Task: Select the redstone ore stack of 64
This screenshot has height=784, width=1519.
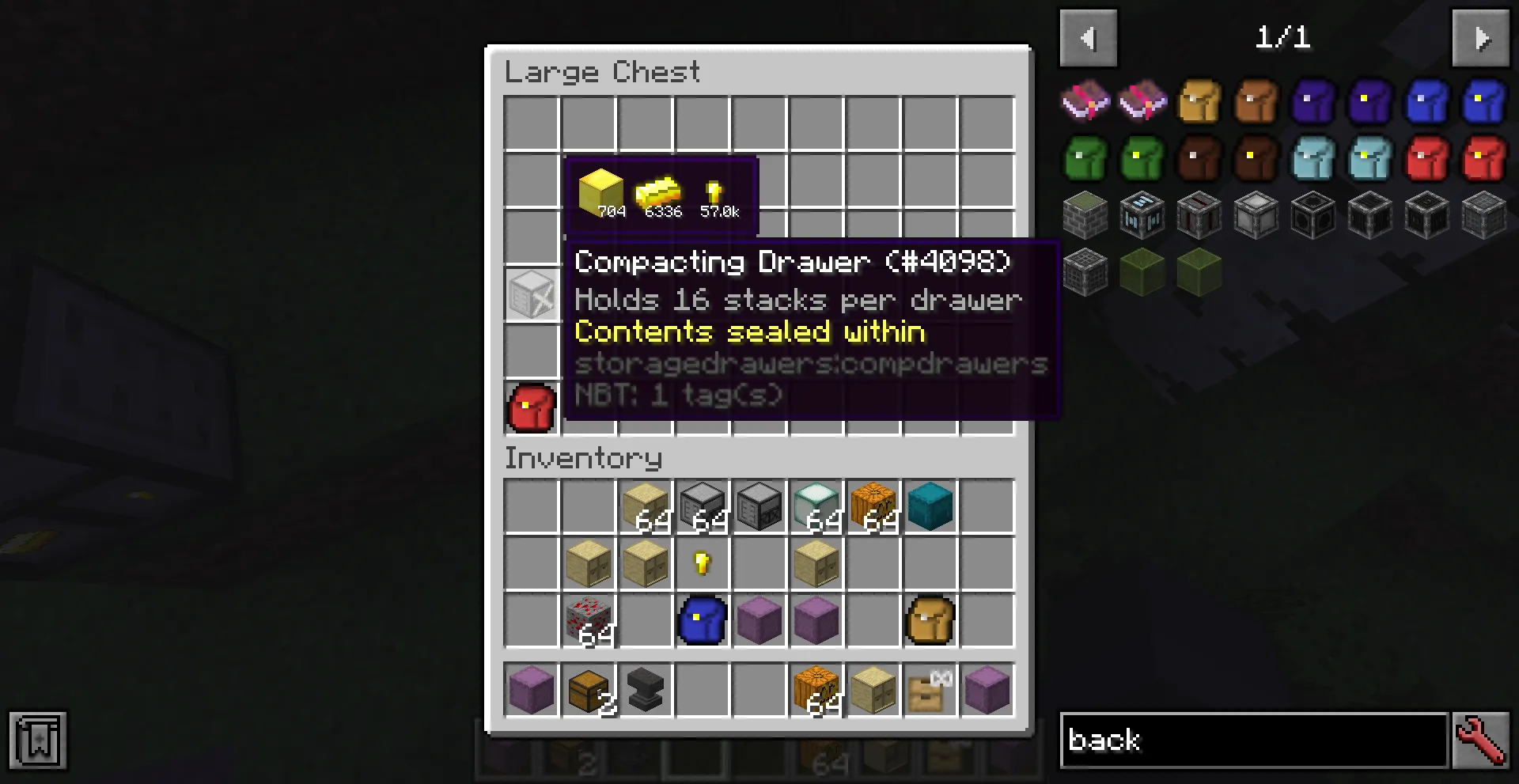Action: [589, 620]
